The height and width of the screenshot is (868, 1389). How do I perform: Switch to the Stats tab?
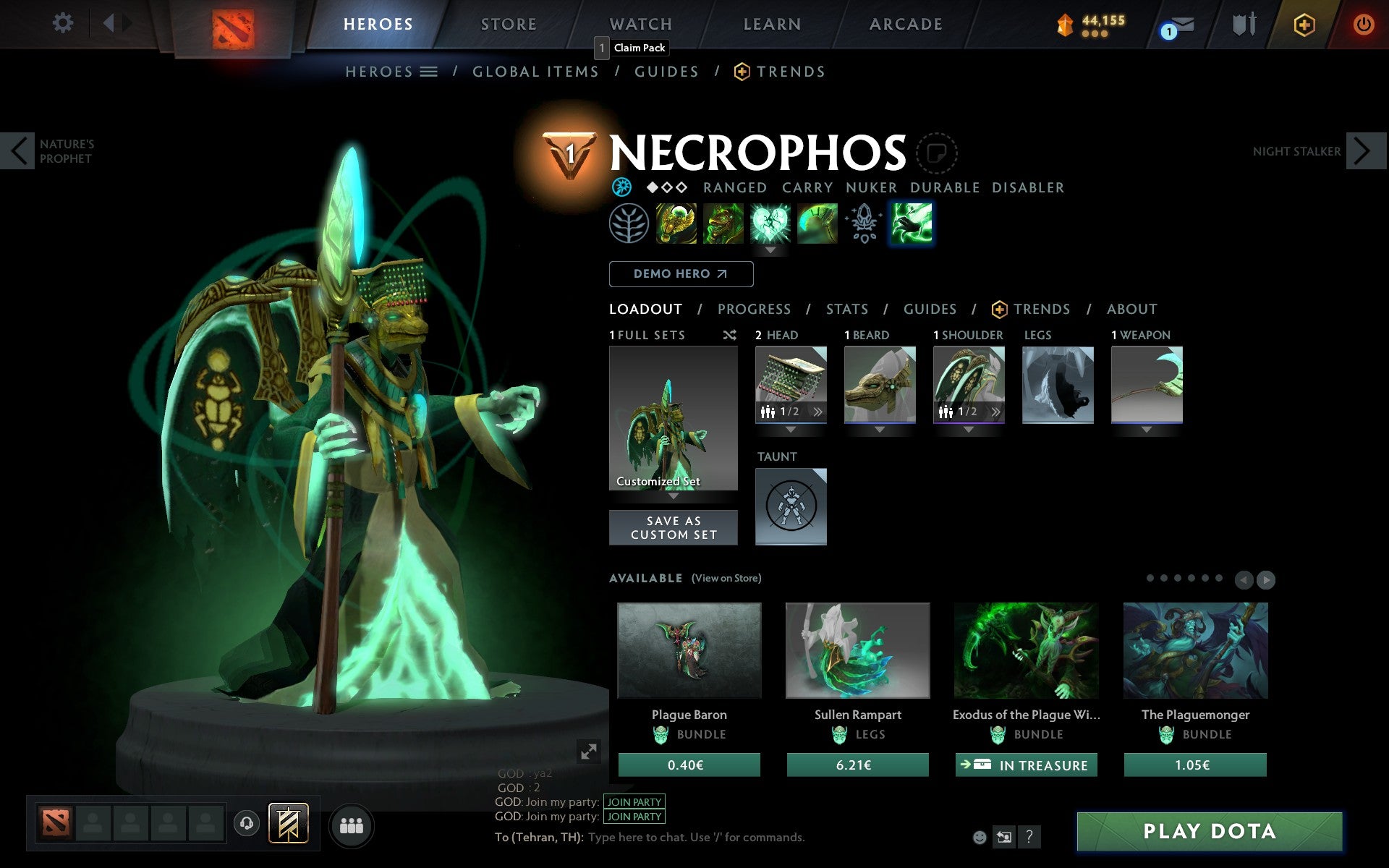click(x=846, y=309)
